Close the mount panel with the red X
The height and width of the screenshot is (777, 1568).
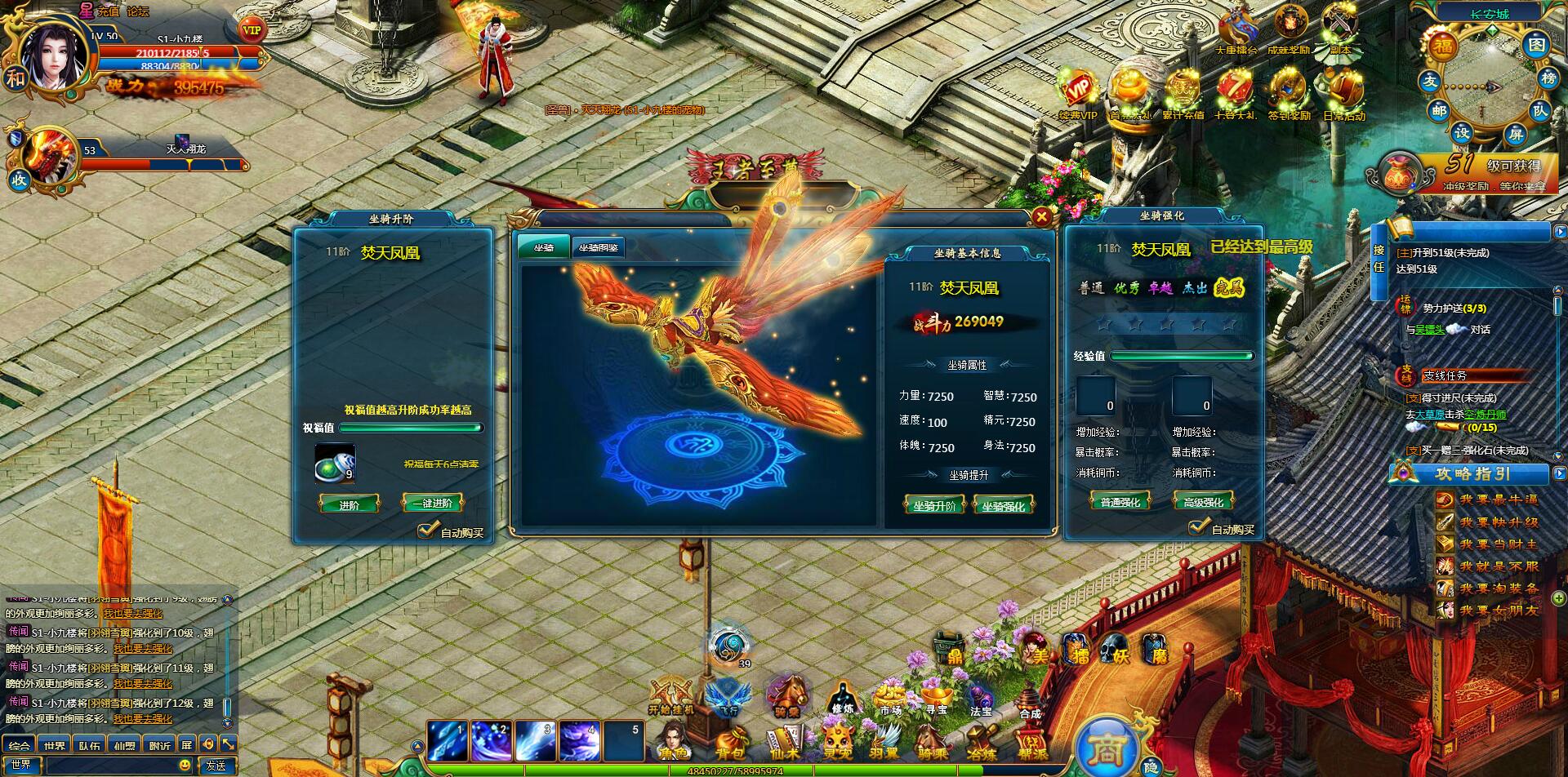click(x=1041, y=216)
